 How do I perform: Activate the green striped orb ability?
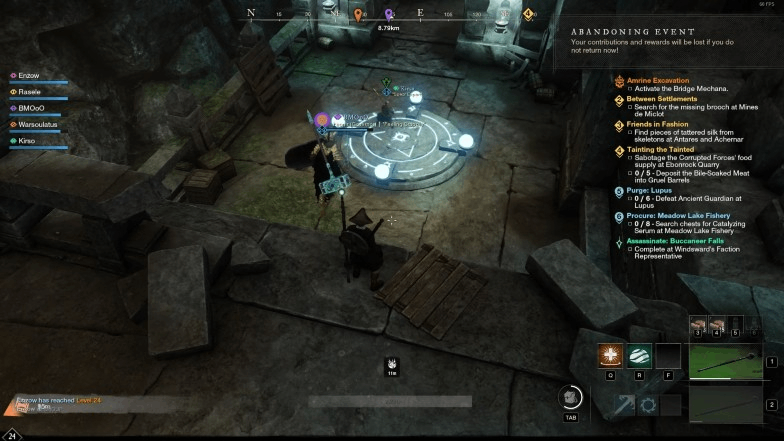(639, 357)
